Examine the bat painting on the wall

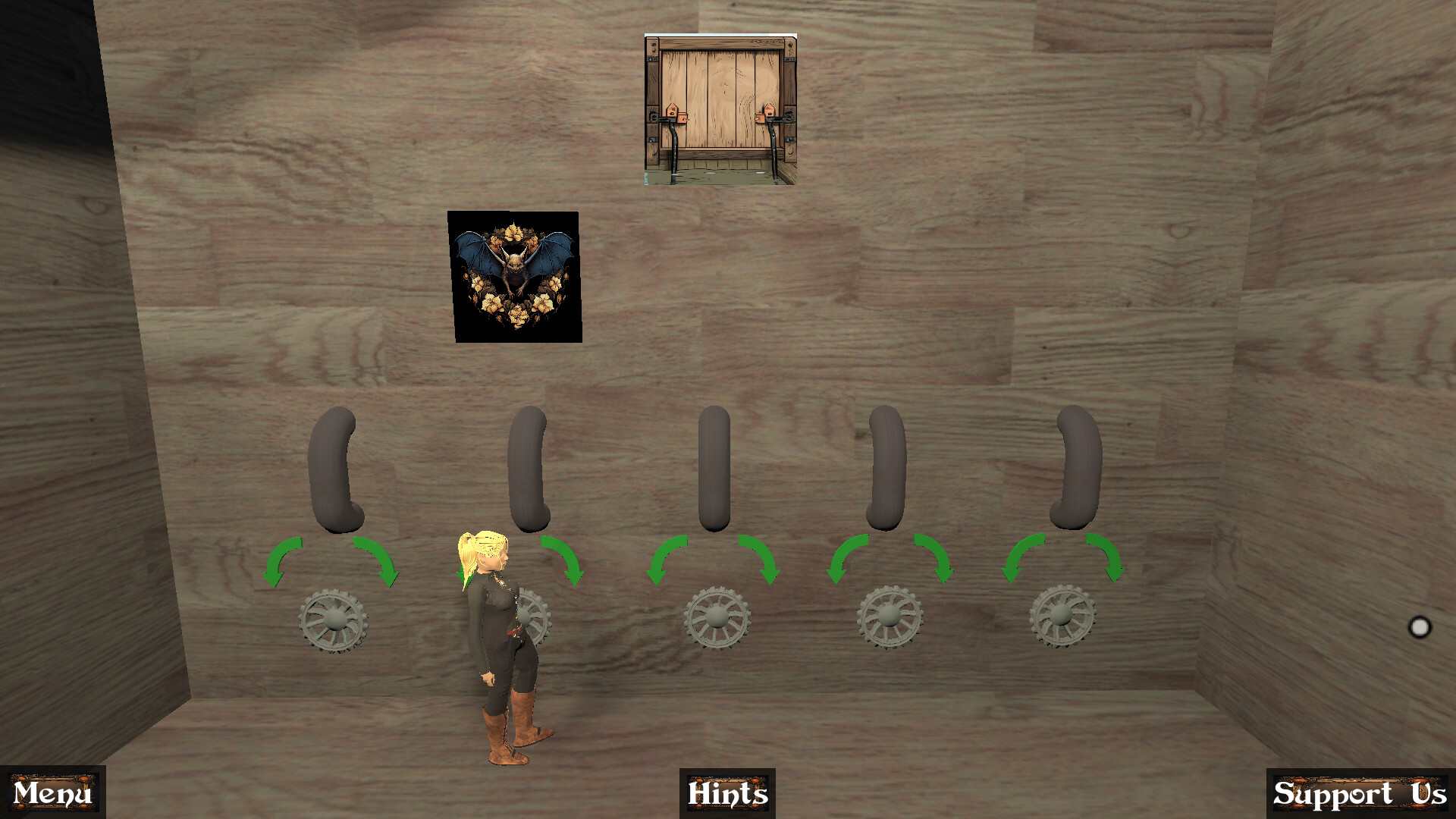[517, 275]
